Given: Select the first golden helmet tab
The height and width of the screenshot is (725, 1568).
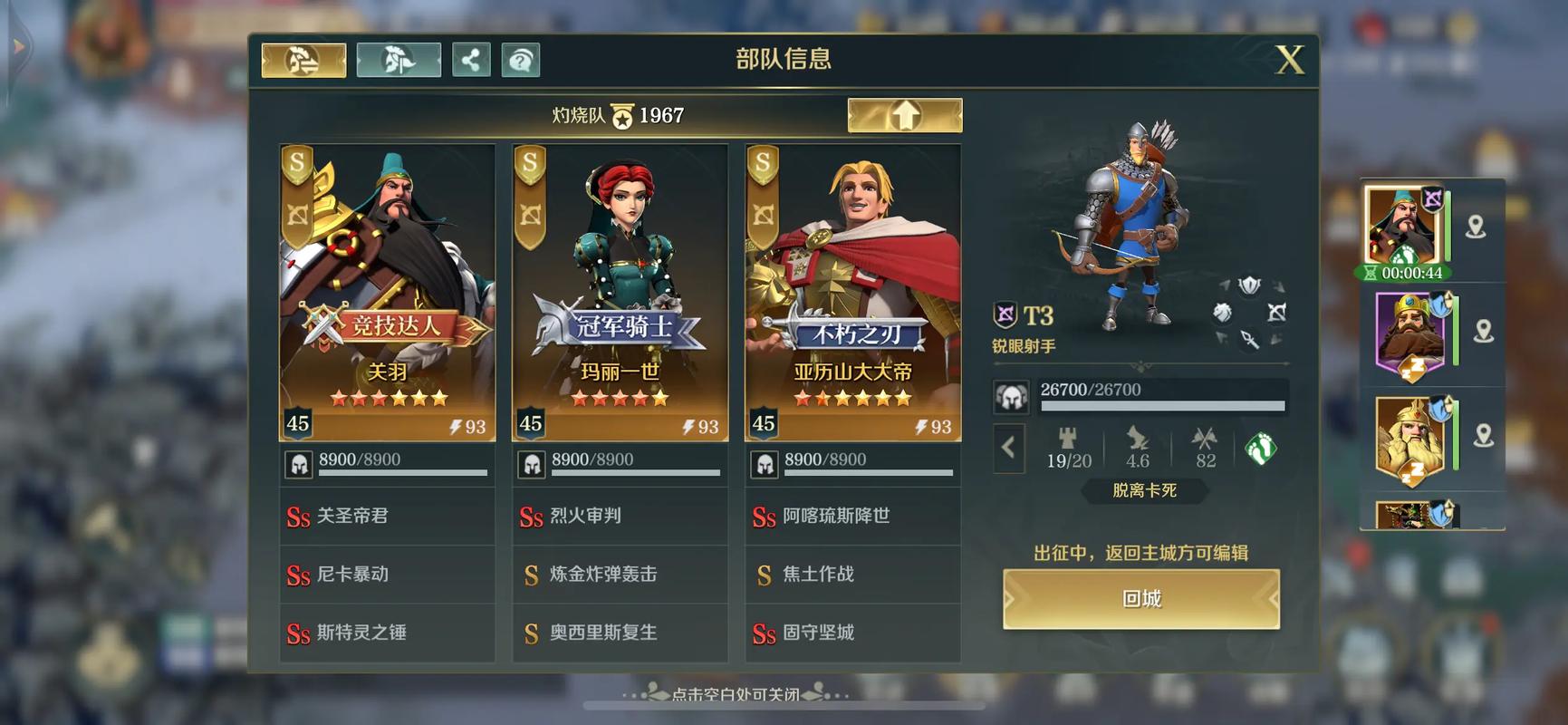Looking at the screenshot, I should tap(303, 61).
